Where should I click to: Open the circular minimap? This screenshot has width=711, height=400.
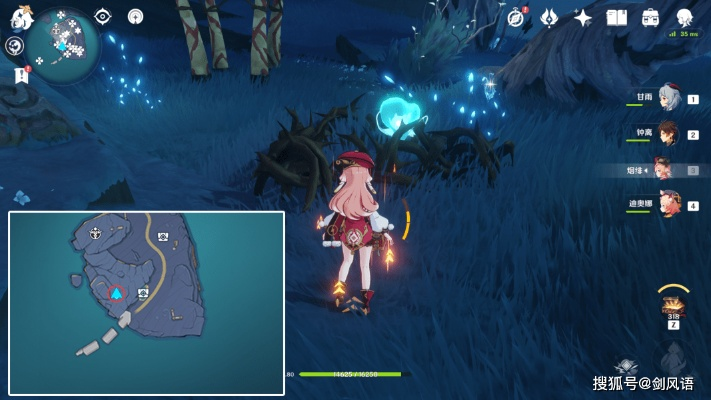(x=62, y=44)
